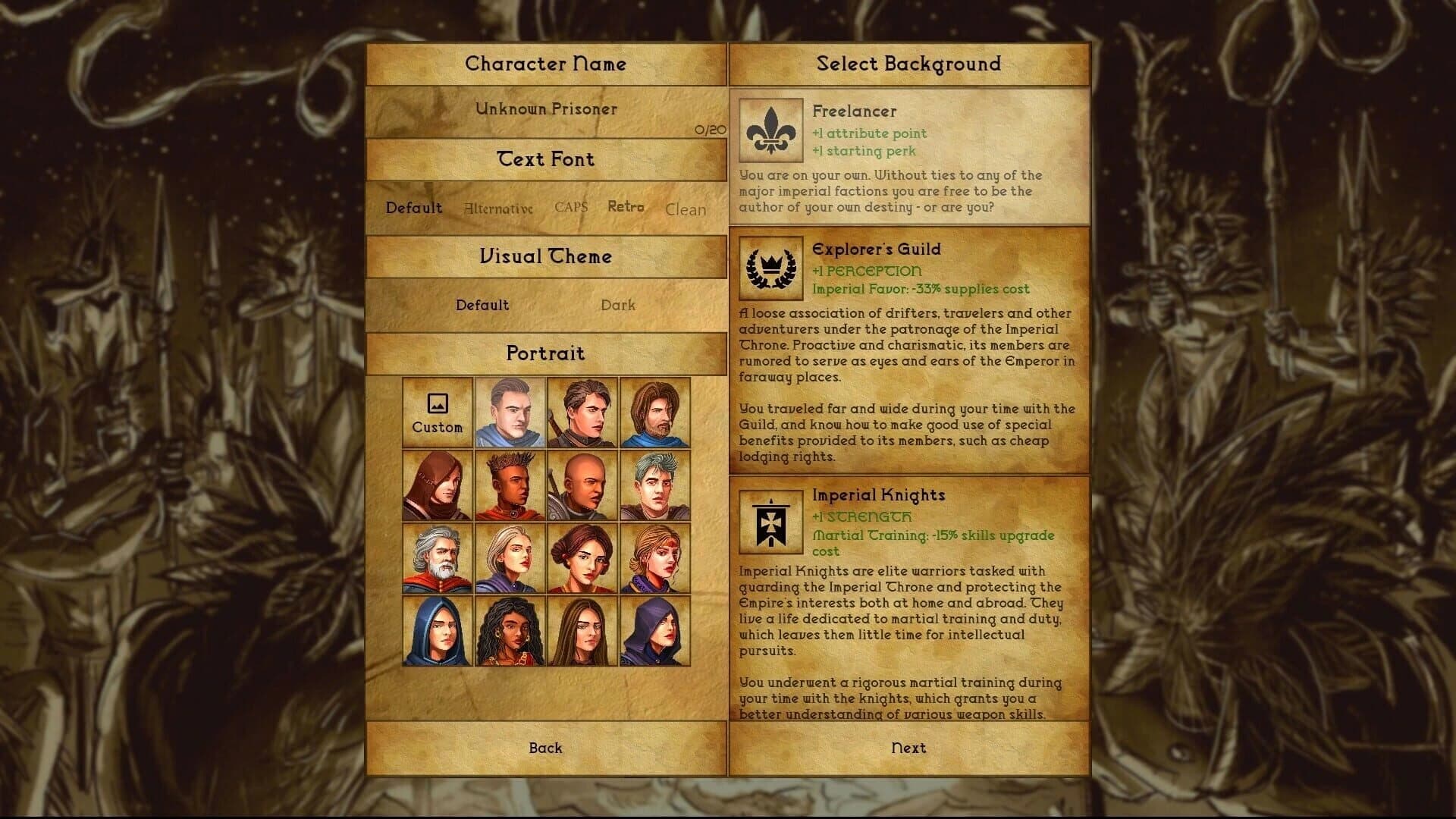The height and width of the screenshot is (819, 1456).
Task: Click the Back button
Action: coord(544,748)
